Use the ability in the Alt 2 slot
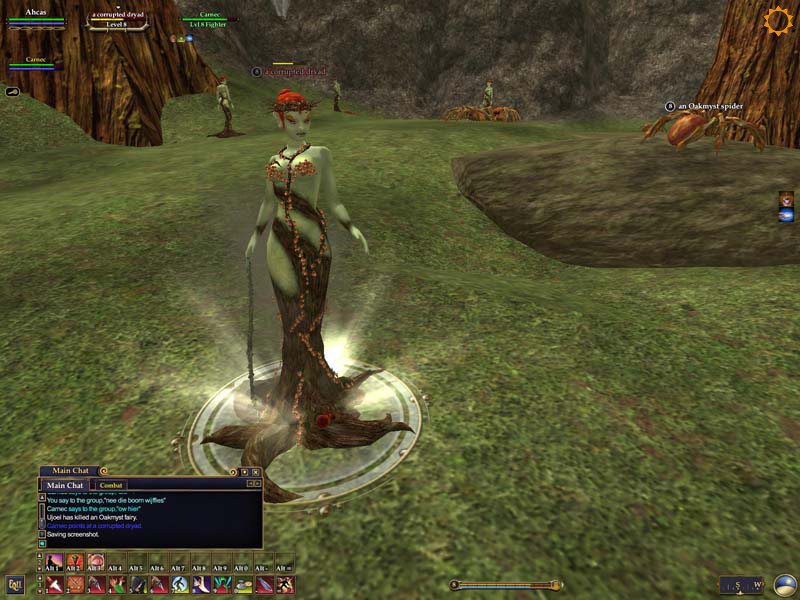This screenshot has height=600, width=800. (x=75, y=562)
